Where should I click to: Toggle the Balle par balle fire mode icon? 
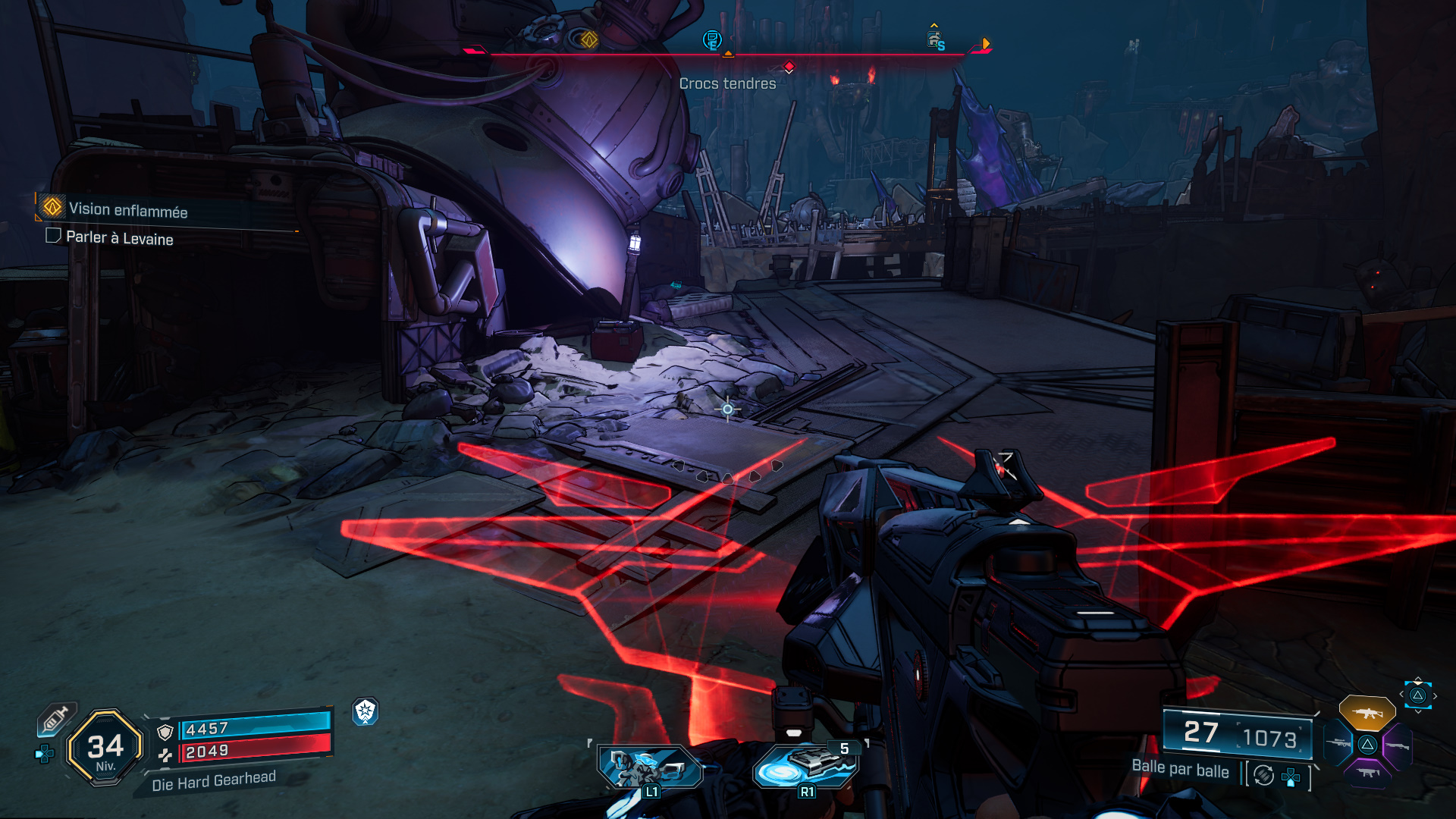pyautogui.click(x=1263, y=775)
